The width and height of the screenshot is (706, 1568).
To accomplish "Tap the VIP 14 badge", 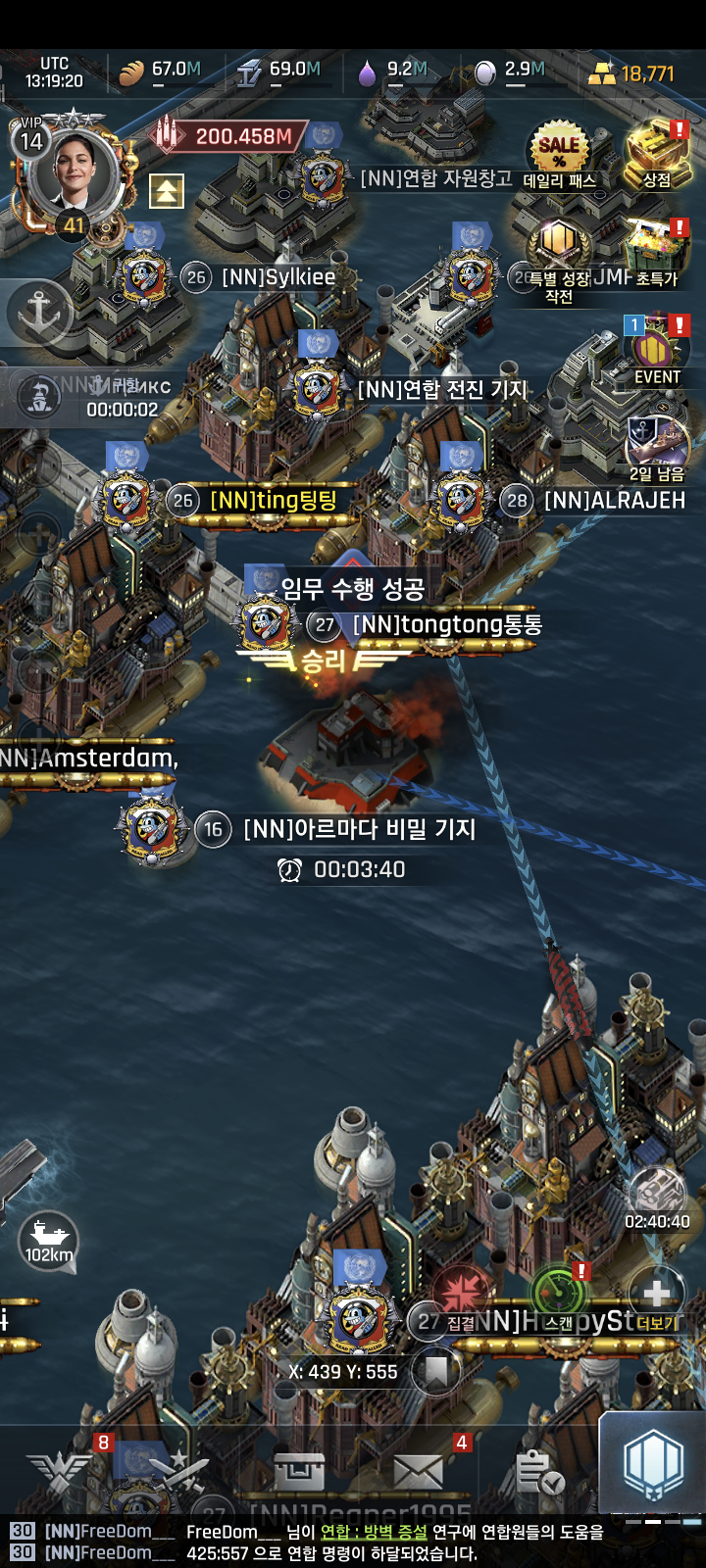I will (x=31, y=138).
